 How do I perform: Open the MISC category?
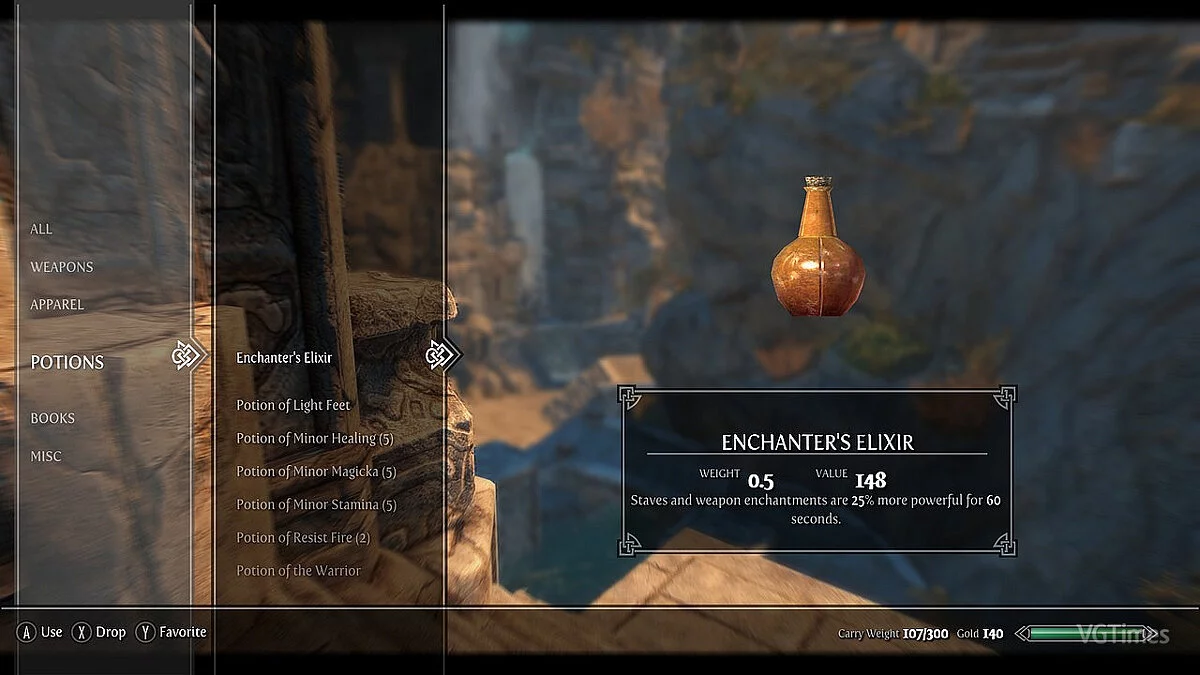[x=45, y=456]
